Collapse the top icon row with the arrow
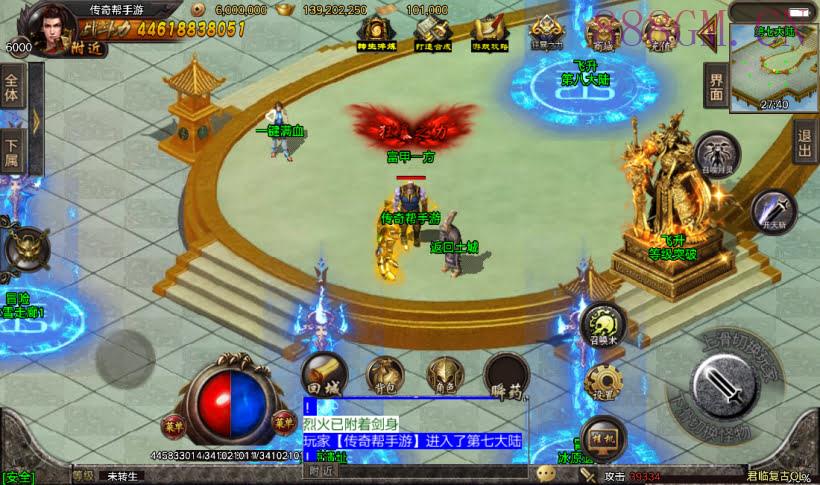820x485 pixels. [709, 36]
